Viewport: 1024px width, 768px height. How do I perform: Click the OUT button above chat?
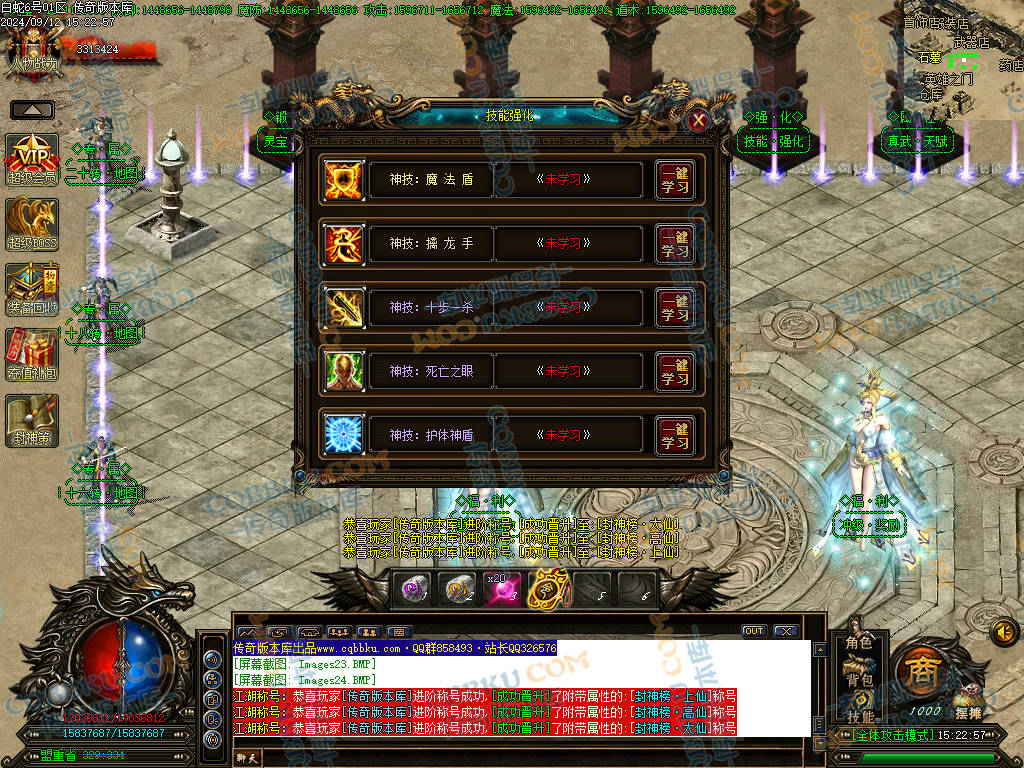coord(754,631)
